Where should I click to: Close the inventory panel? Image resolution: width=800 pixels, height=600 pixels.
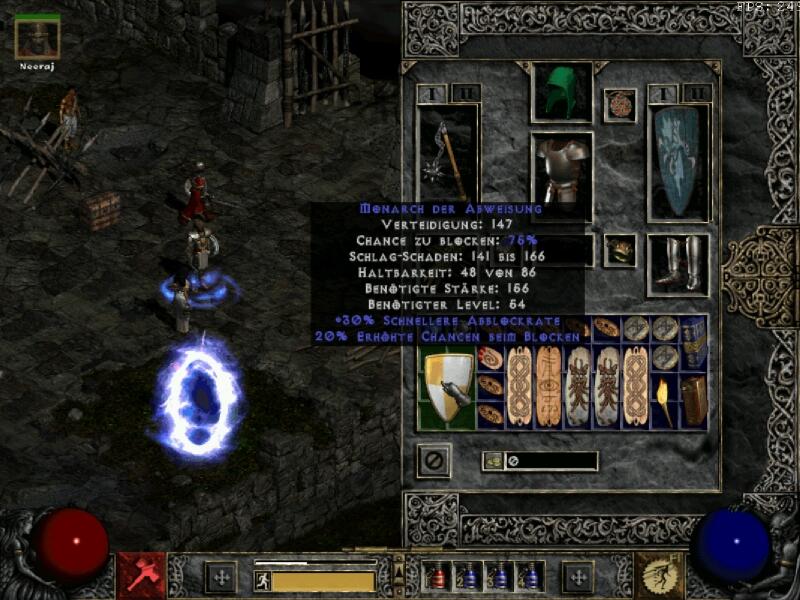[x=434, y=461]
